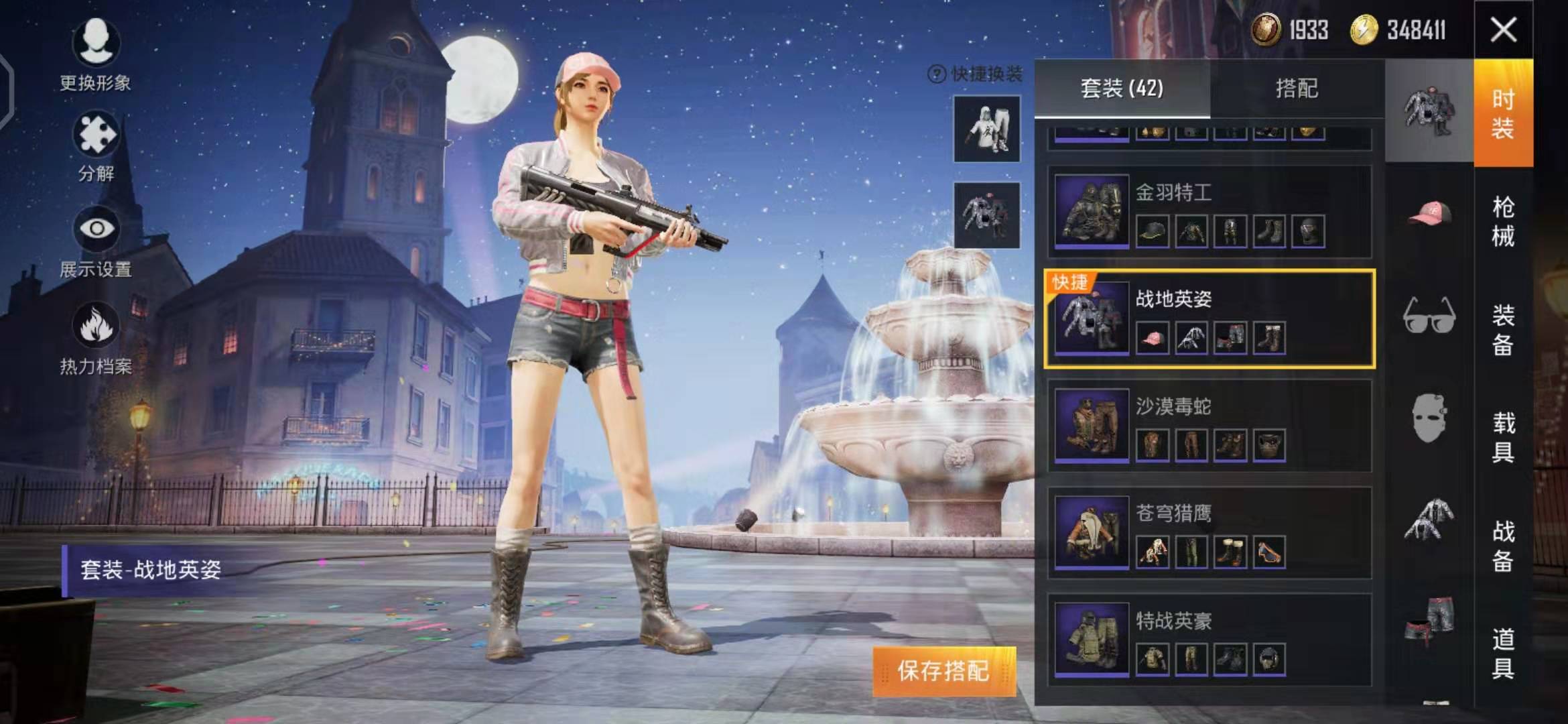Save the outfit with 保存搭配
The height and width of the screenshot is (724, 1568).
point(943,671)
